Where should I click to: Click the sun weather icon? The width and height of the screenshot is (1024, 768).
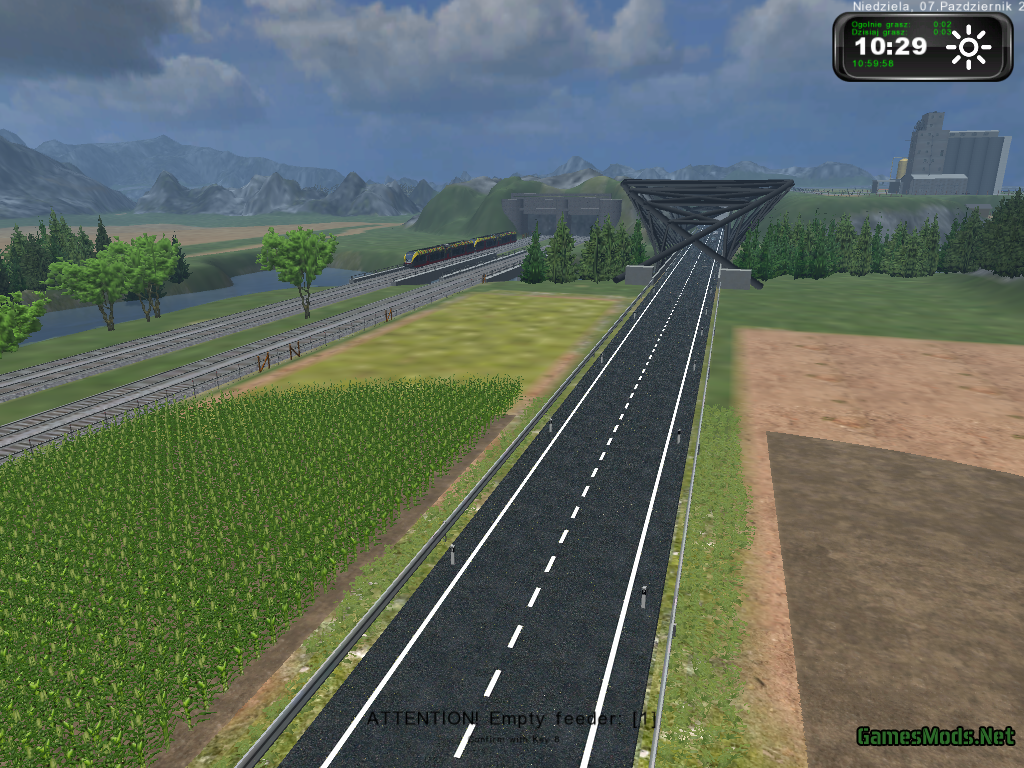(969, 47)
